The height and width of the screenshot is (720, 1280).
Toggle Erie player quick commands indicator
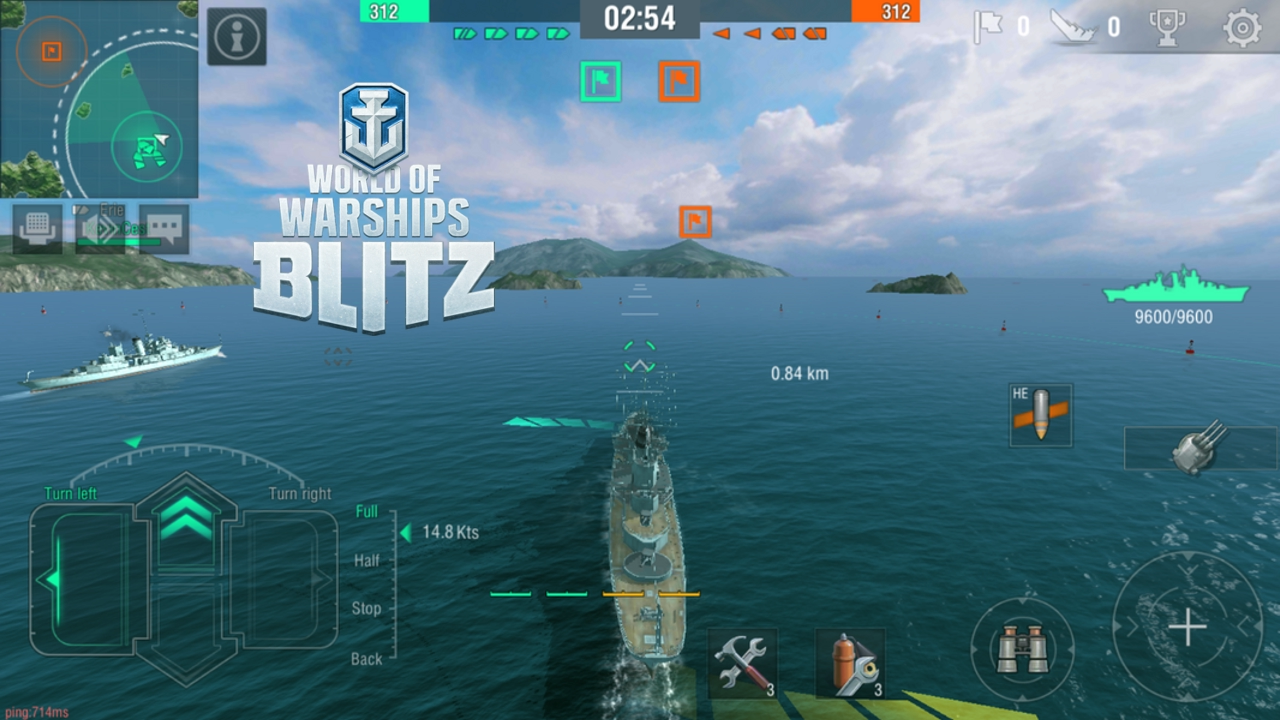pyautogui.click(x=100, y=227)
